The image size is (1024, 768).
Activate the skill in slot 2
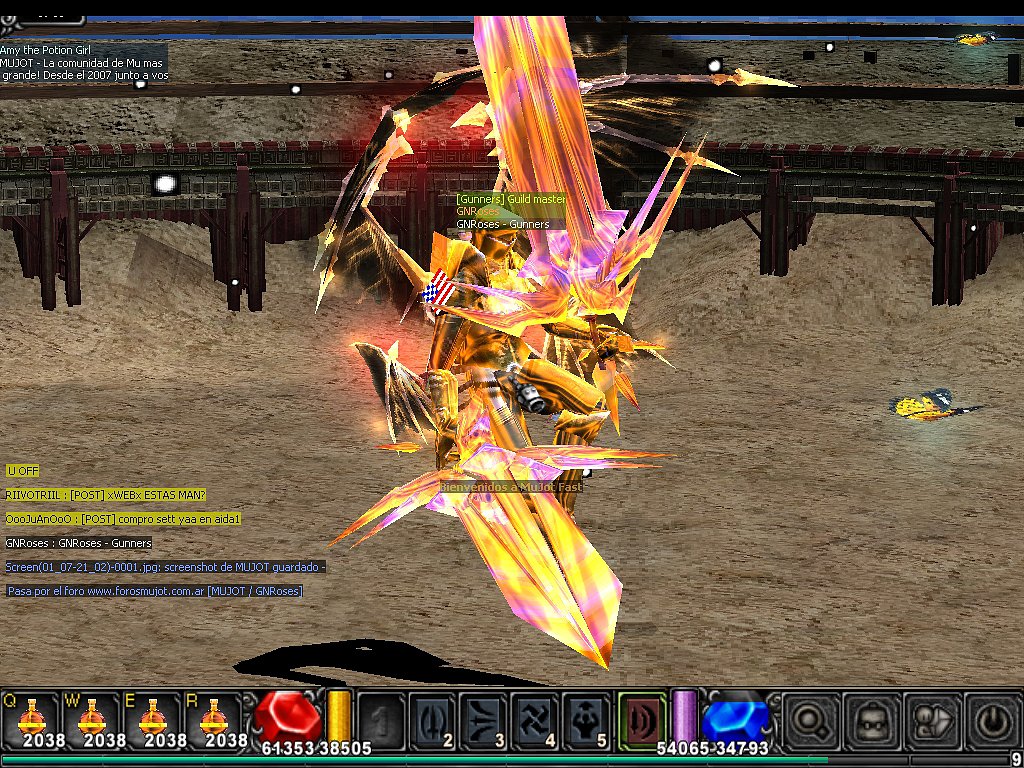click(x=433, y=718)
